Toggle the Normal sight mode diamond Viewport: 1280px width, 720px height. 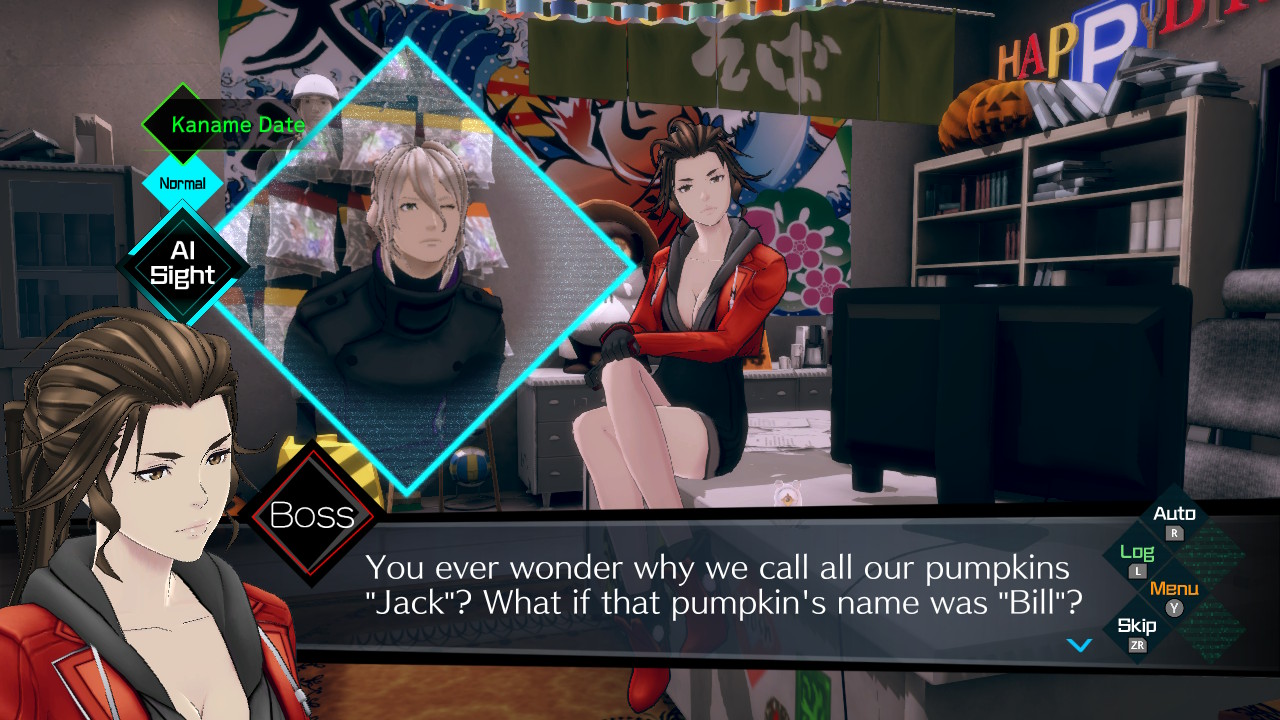point(182,184)
